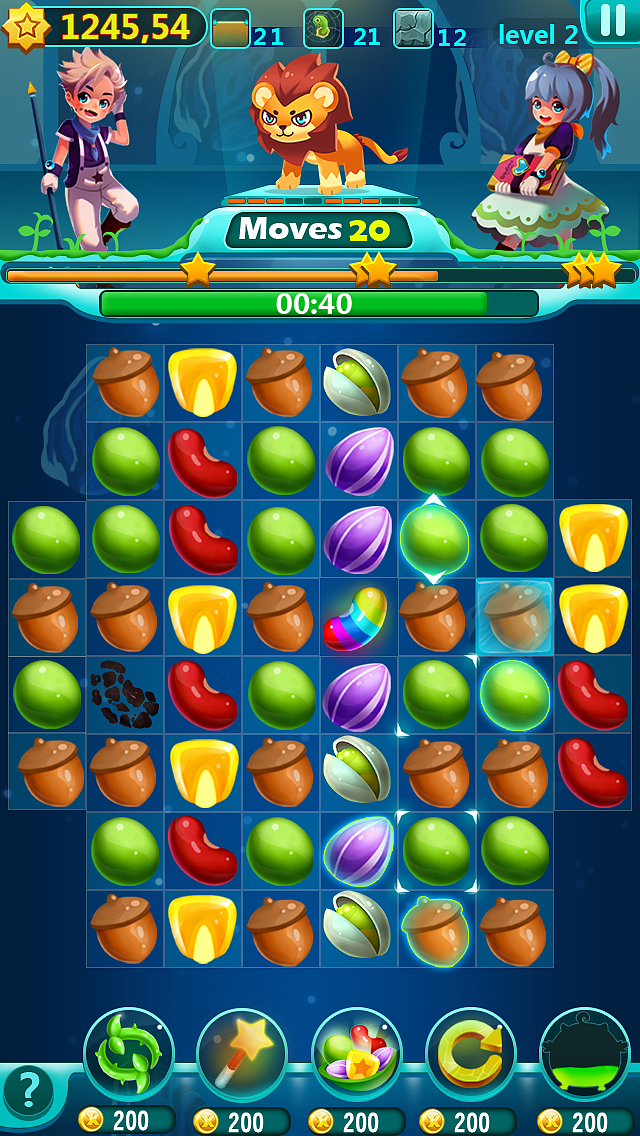Select the seed bowl booster
Viewport: 640px width, 1136px height.
point(357,1053)
